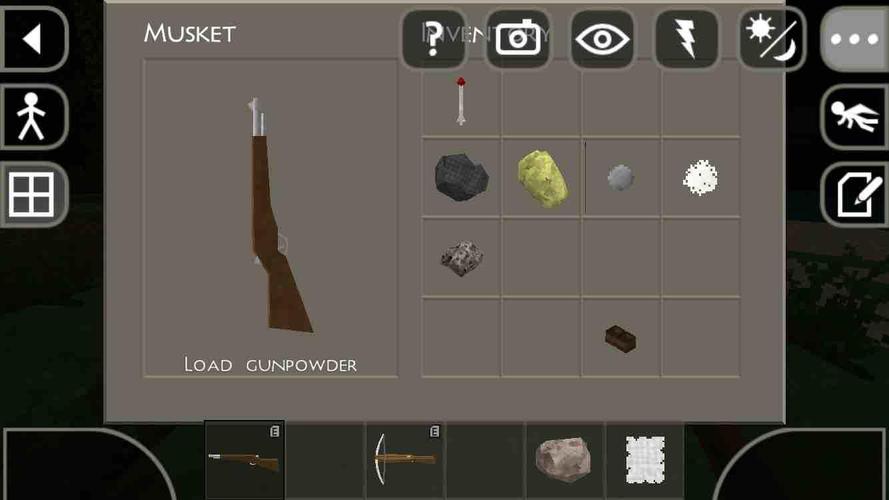
Task: Tap the lightning bolt button
Action: [686, 39]
